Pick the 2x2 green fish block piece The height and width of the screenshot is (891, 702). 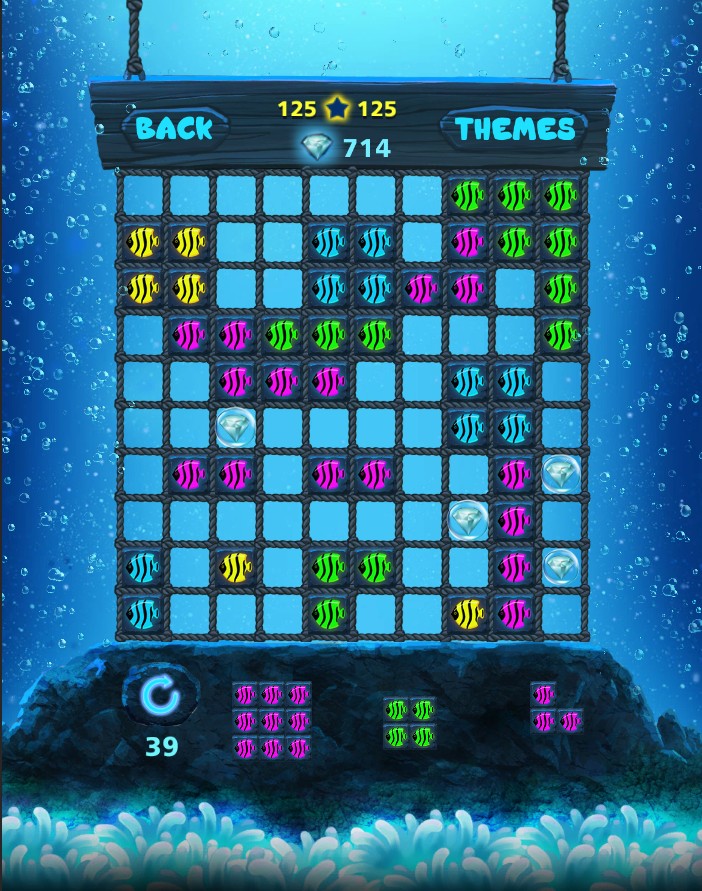[x=410, y=722]
